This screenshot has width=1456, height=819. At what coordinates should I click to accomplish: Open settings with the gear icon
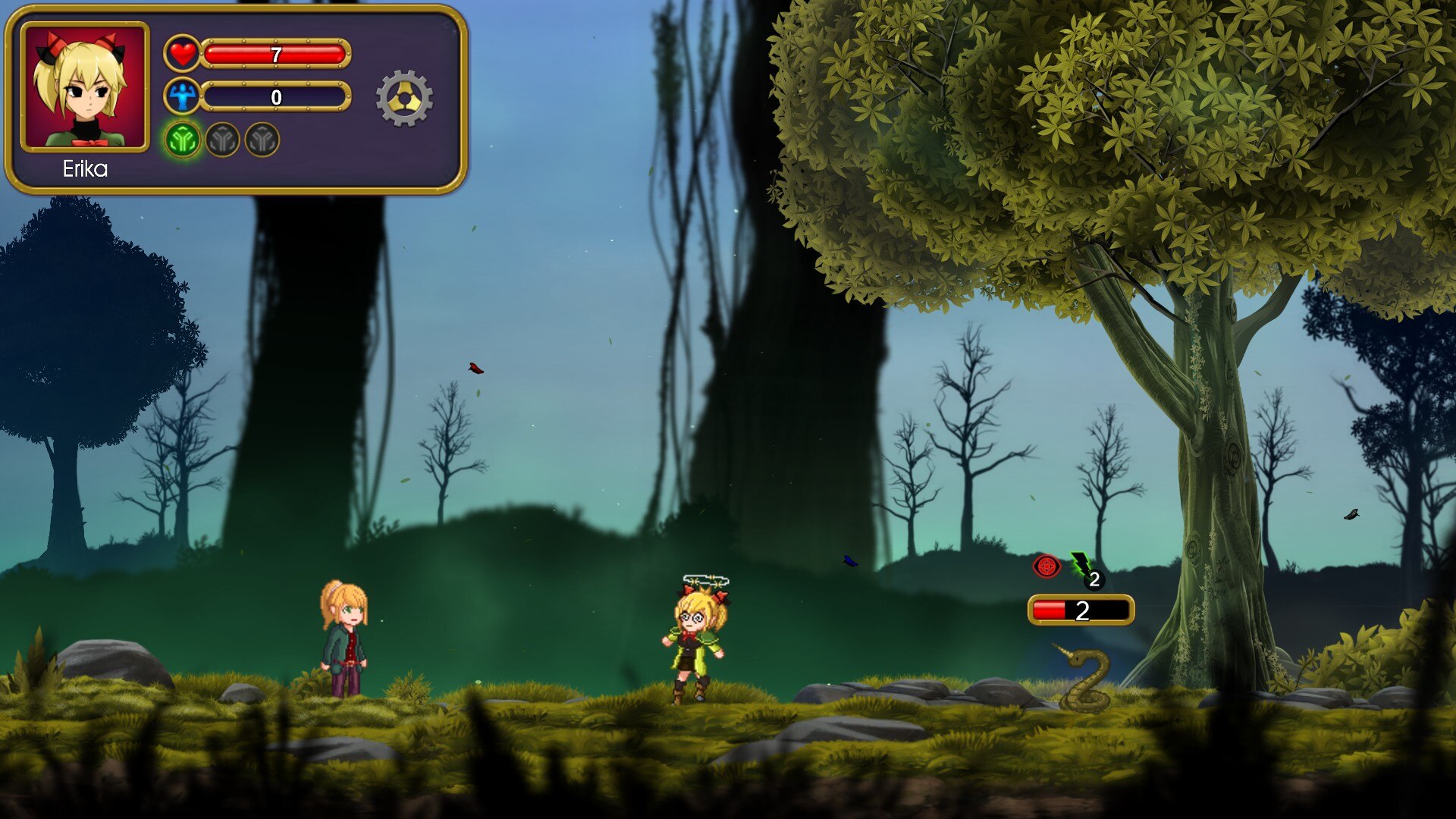pyautogui.click(x=404, y=98)
